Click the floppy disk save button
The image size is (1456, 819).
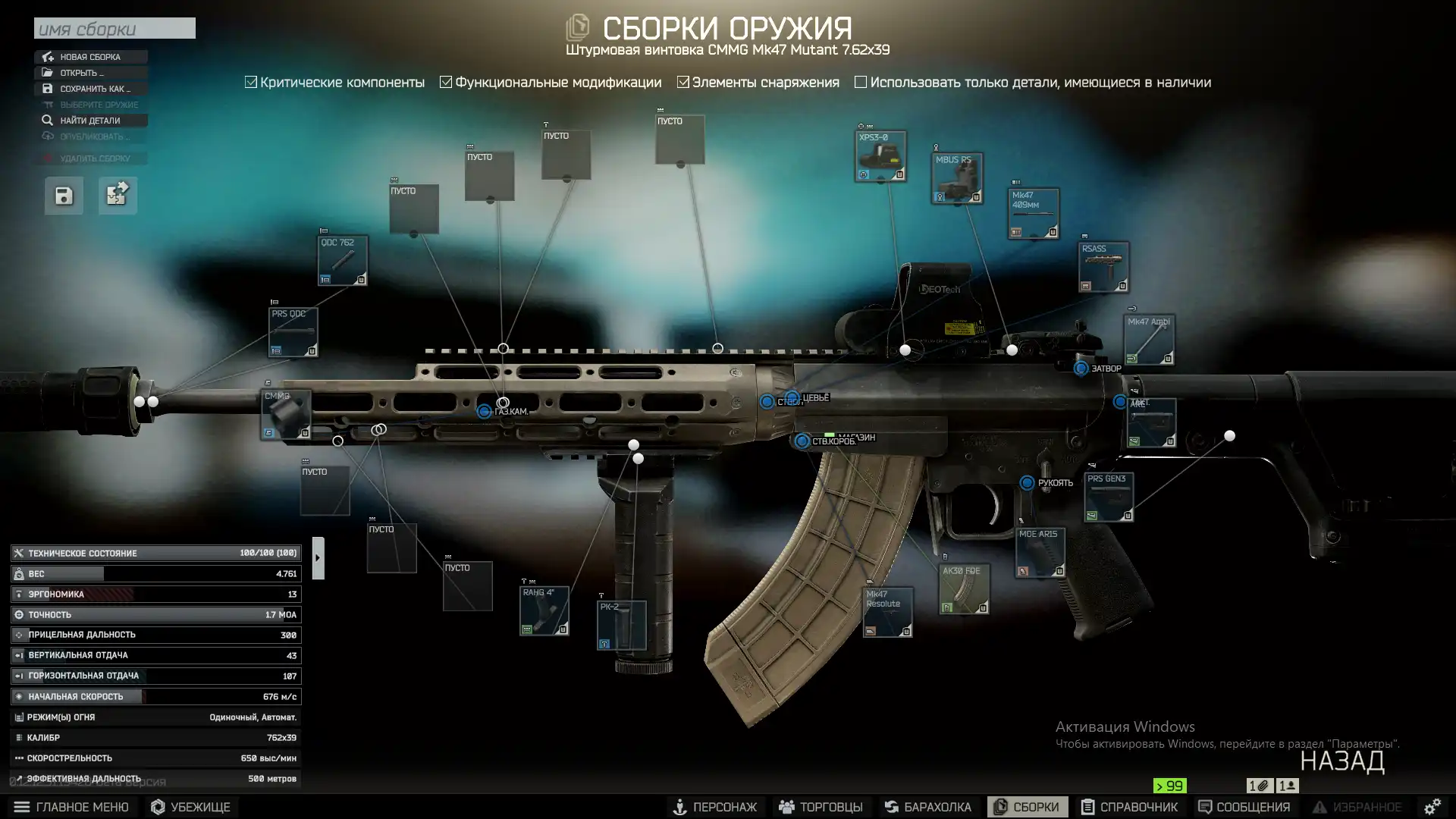pyautogui.click(x=64, y=196)
